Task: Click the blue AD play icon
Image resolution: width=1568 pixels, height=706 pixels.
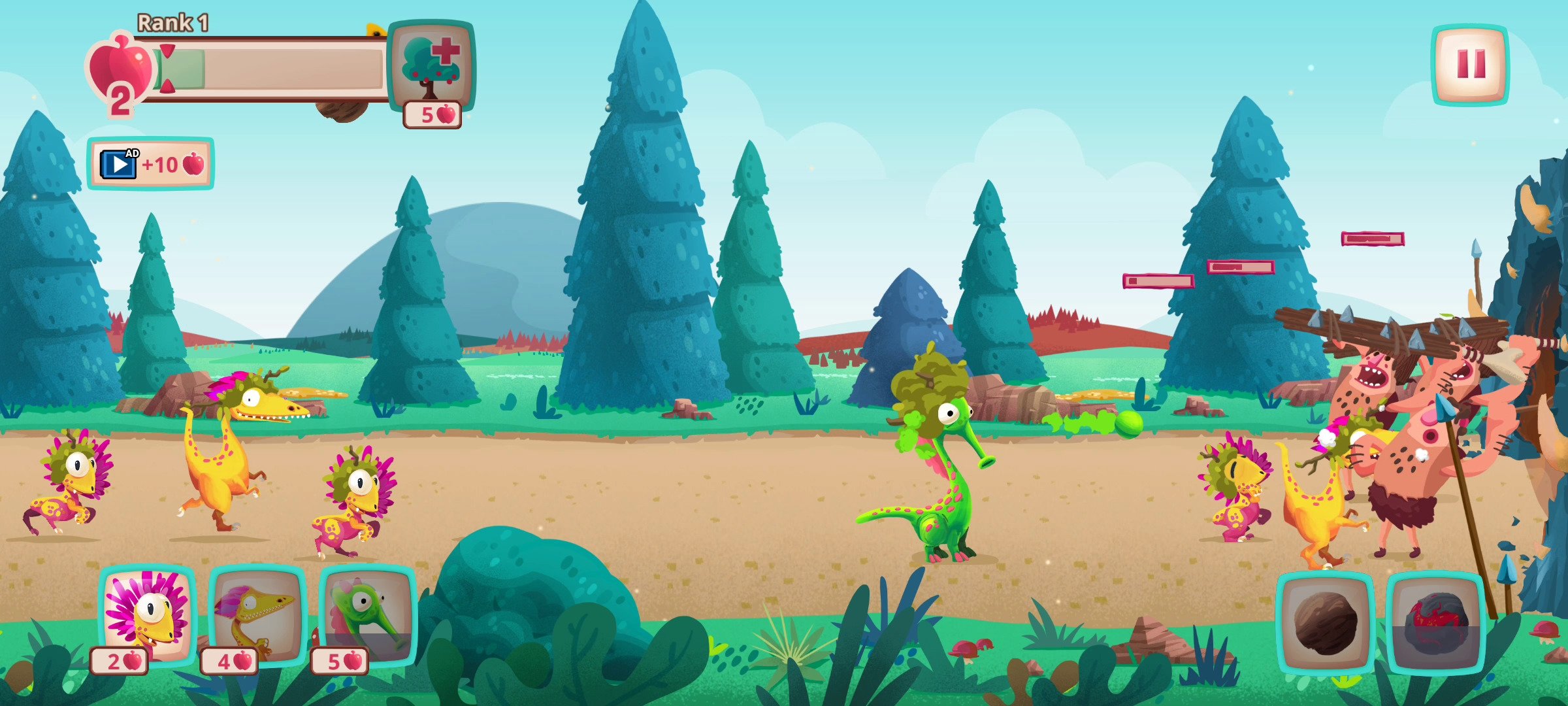Action: (118, 163)
